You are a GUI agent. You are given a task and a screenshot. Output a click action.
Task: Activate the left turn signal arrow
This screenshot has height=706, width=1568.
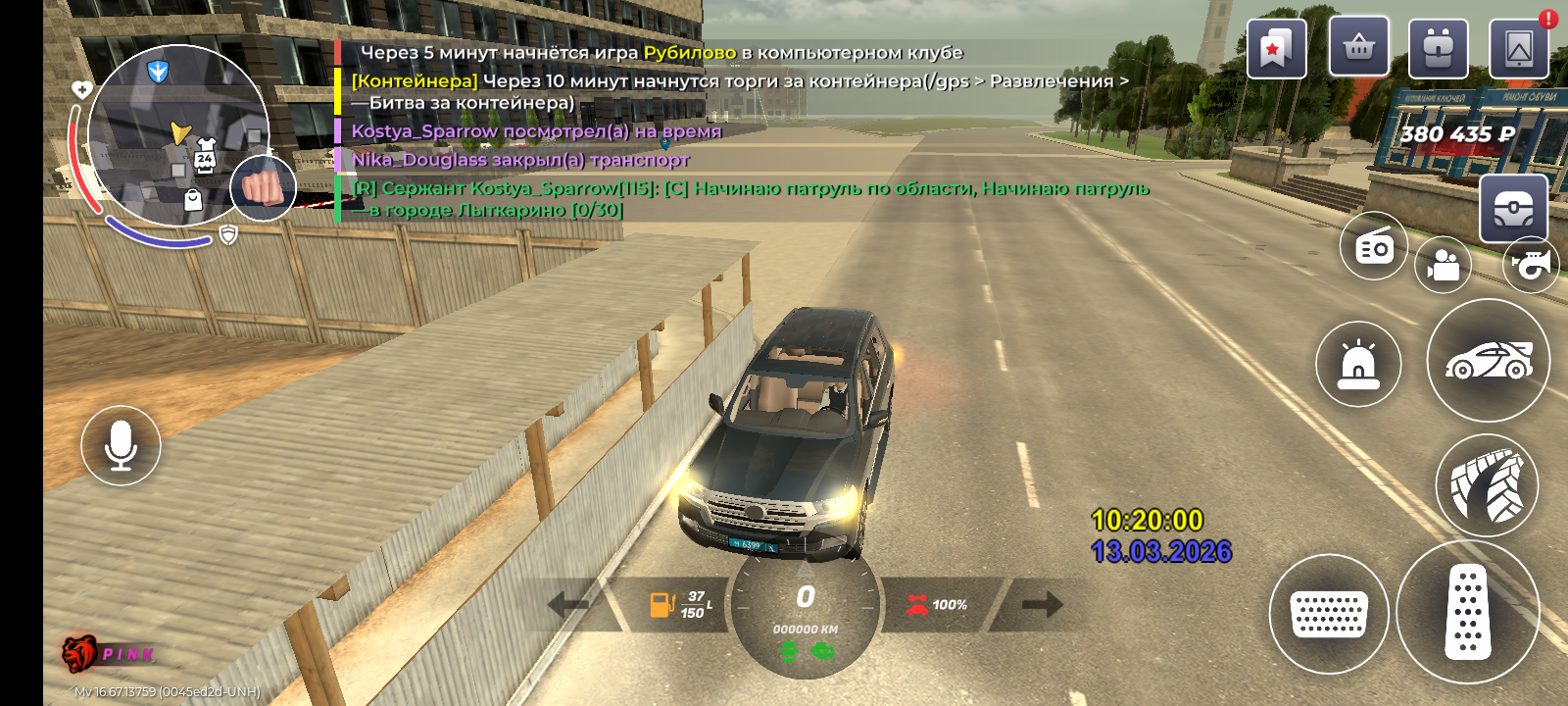click(x=568, y=604)
